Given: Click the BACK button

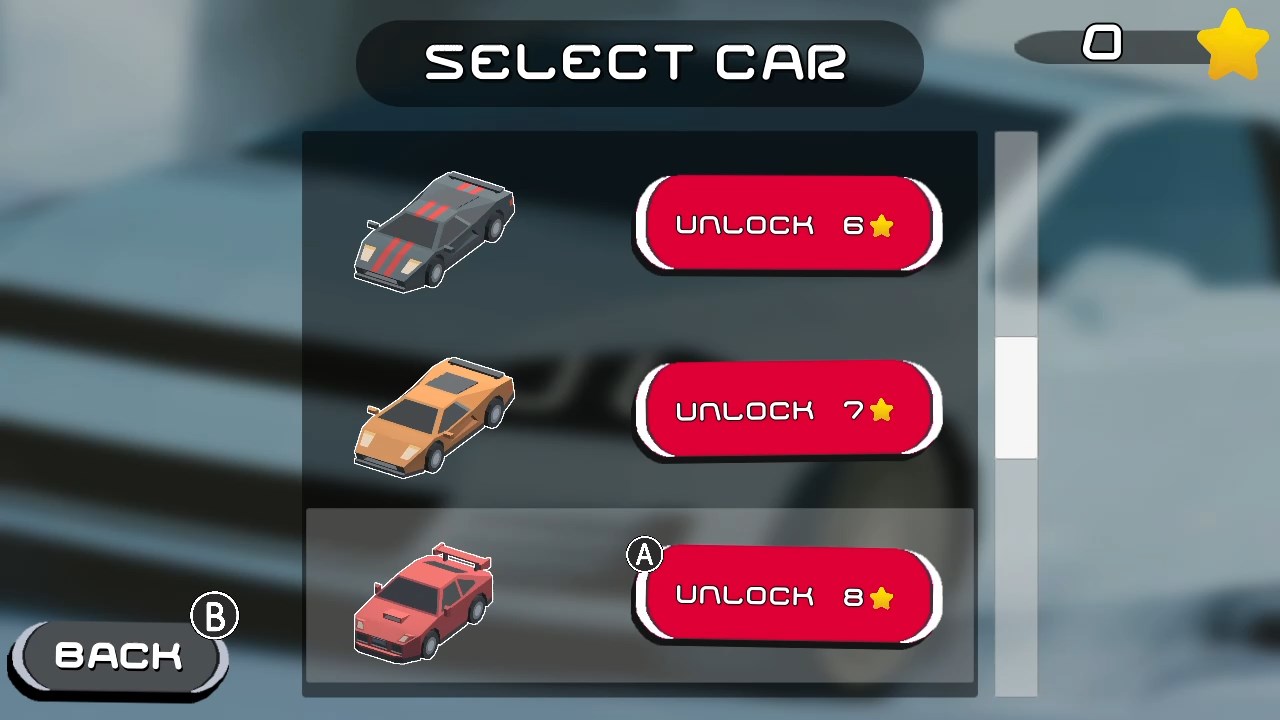Looking at the screenshot, I should tap(118, 655).
